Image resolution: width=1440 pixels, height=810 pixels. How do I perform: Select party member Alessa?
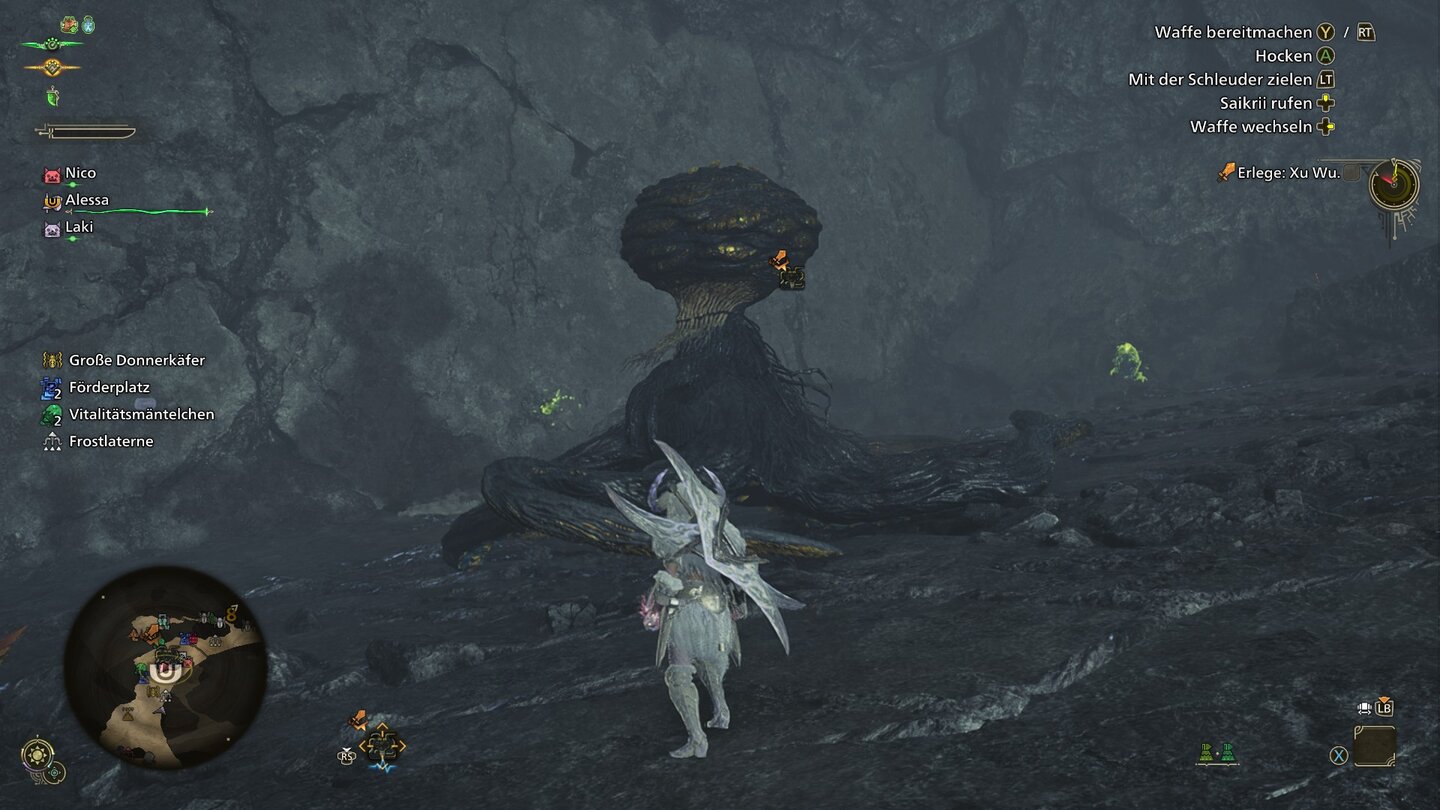click(x=86, y=200)
